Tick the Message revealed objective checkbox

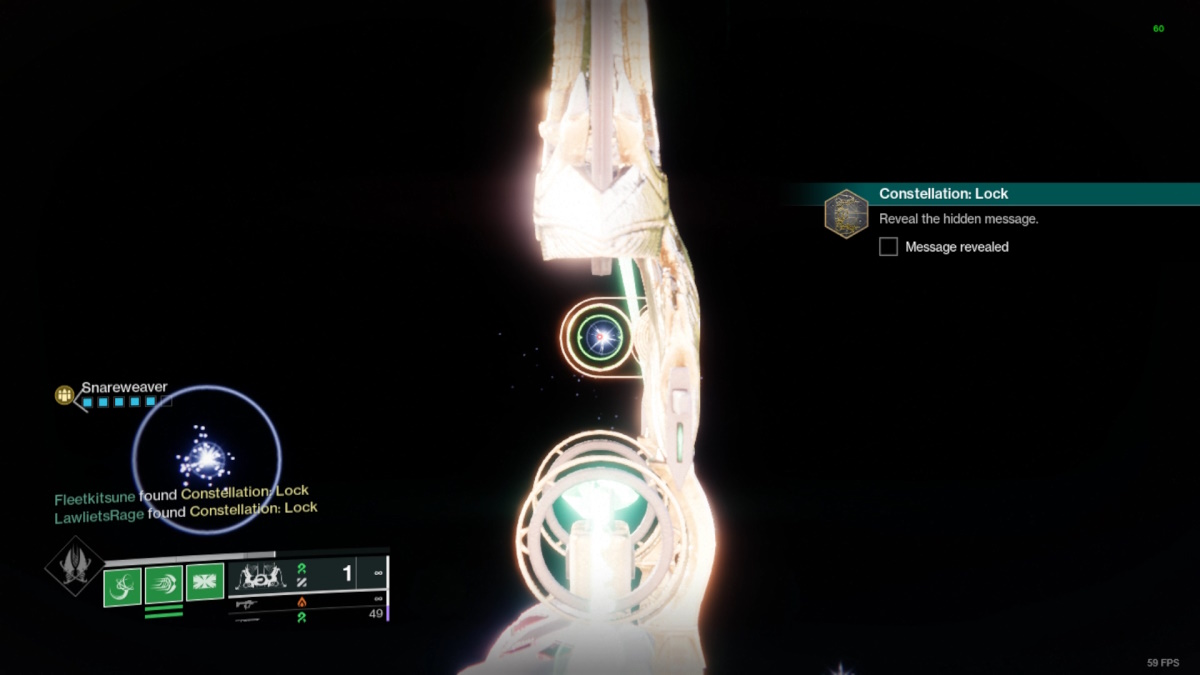888,247
